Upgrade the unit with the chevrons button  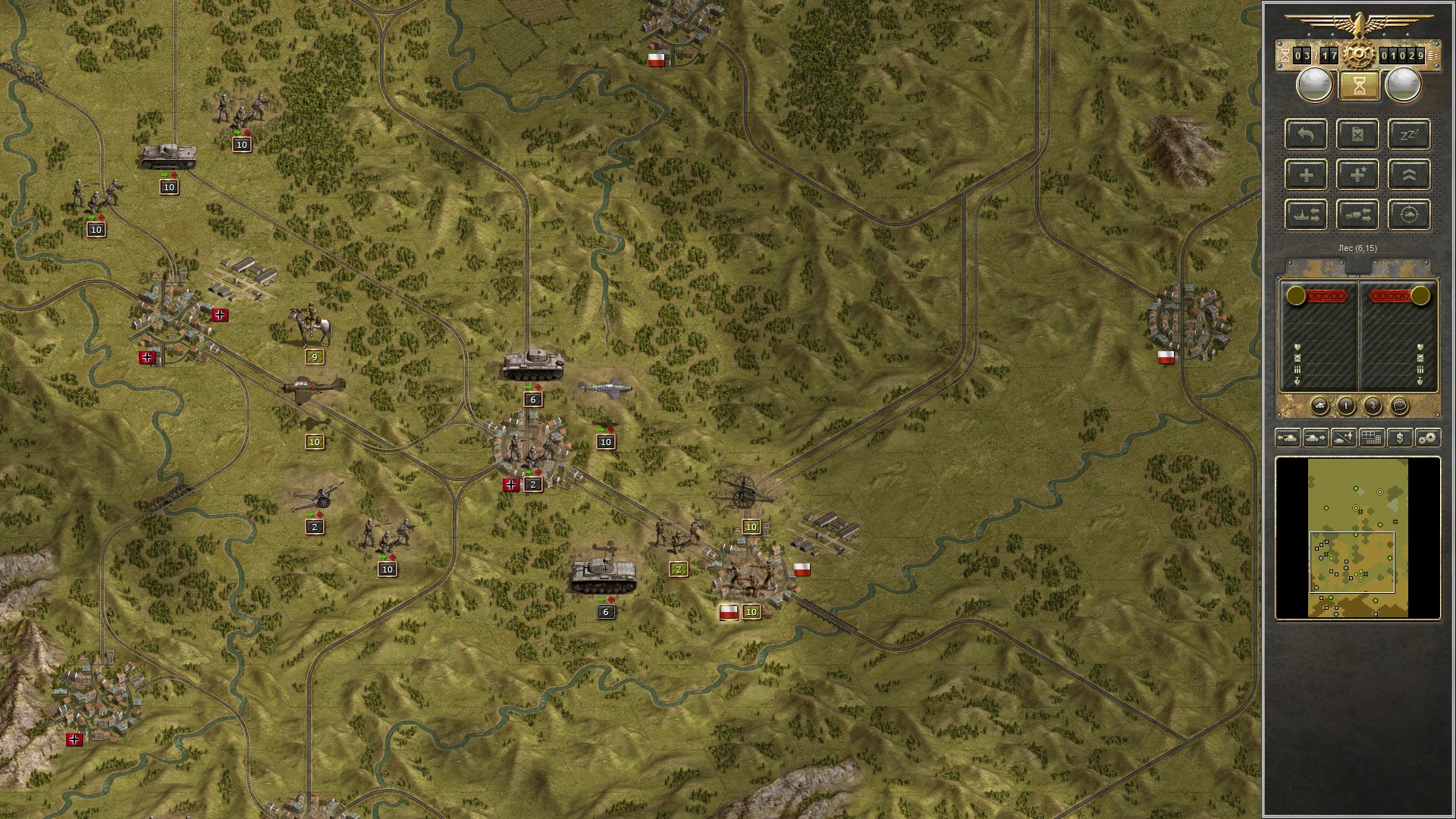[1409, 175]
